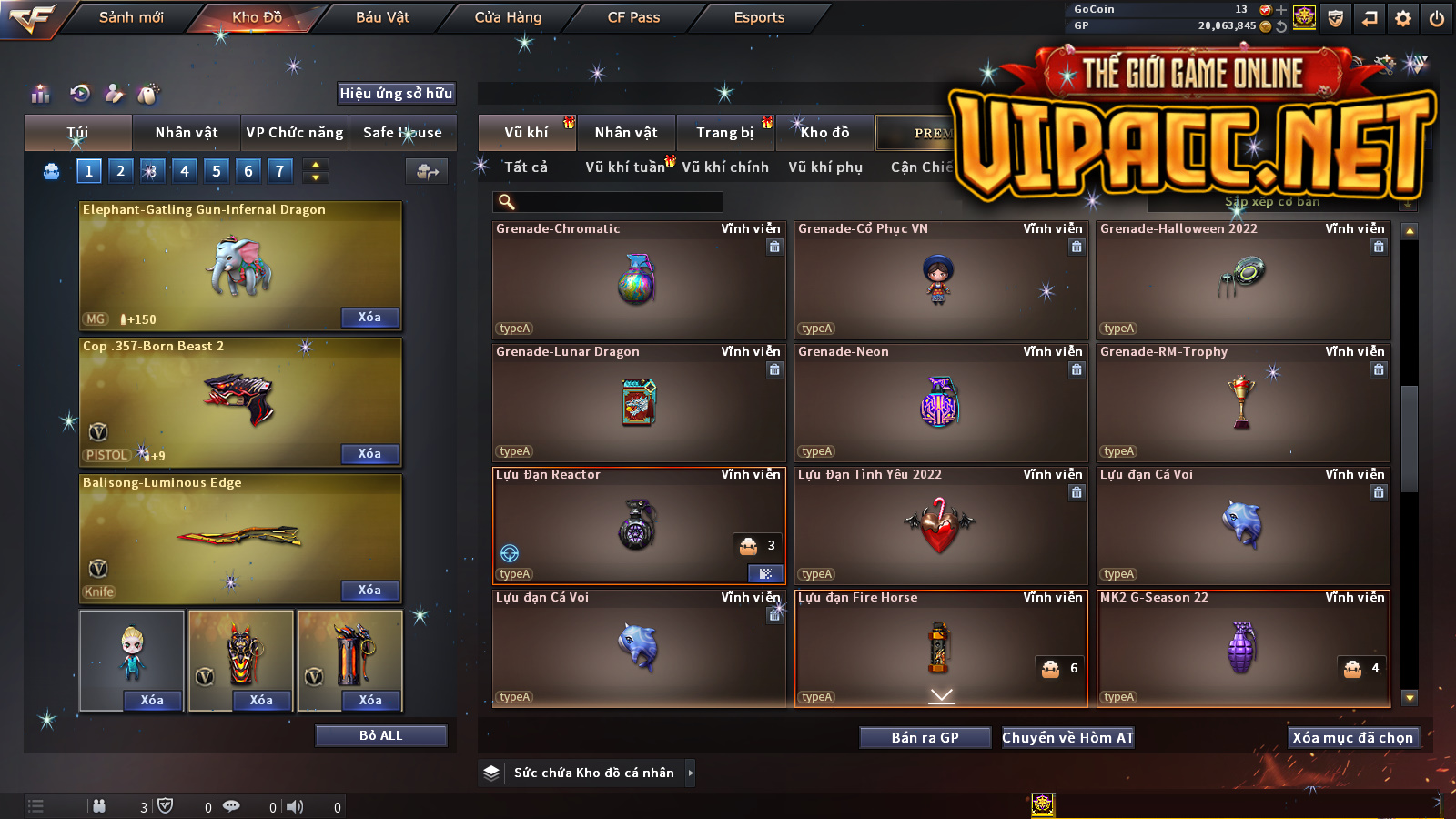
Task: Open the Esports section
Action: tap(759, 17)
